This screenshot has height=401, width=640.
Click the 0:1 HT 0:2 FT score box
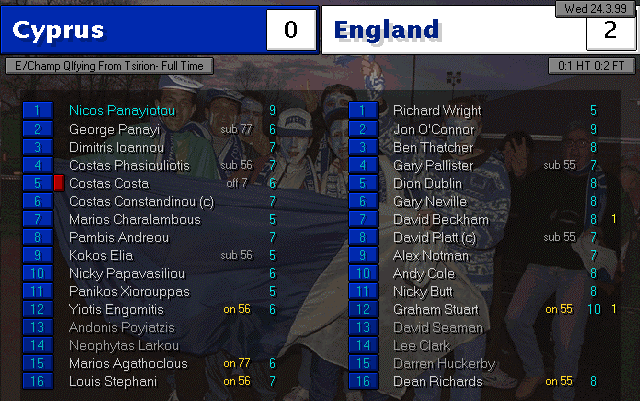[590, 66]
